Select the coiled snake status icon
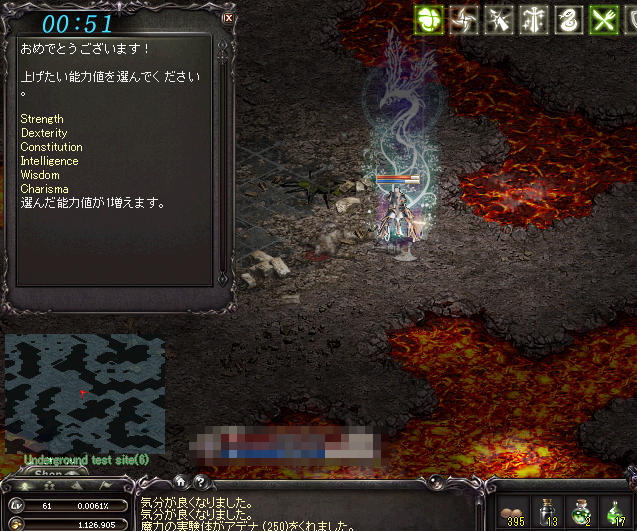 [567, 19]
